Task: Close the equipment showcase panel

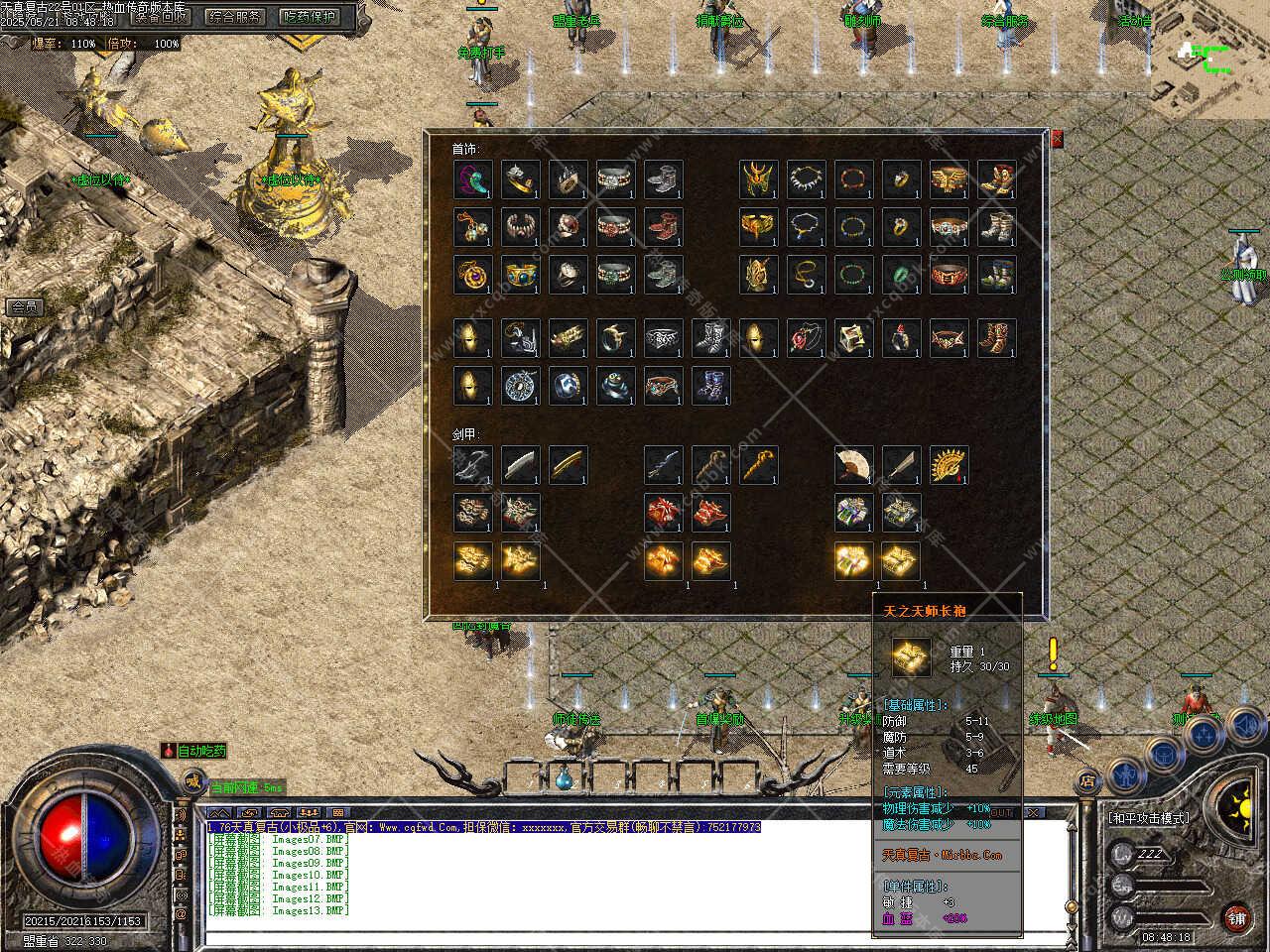Action: tap(1057, 139)
